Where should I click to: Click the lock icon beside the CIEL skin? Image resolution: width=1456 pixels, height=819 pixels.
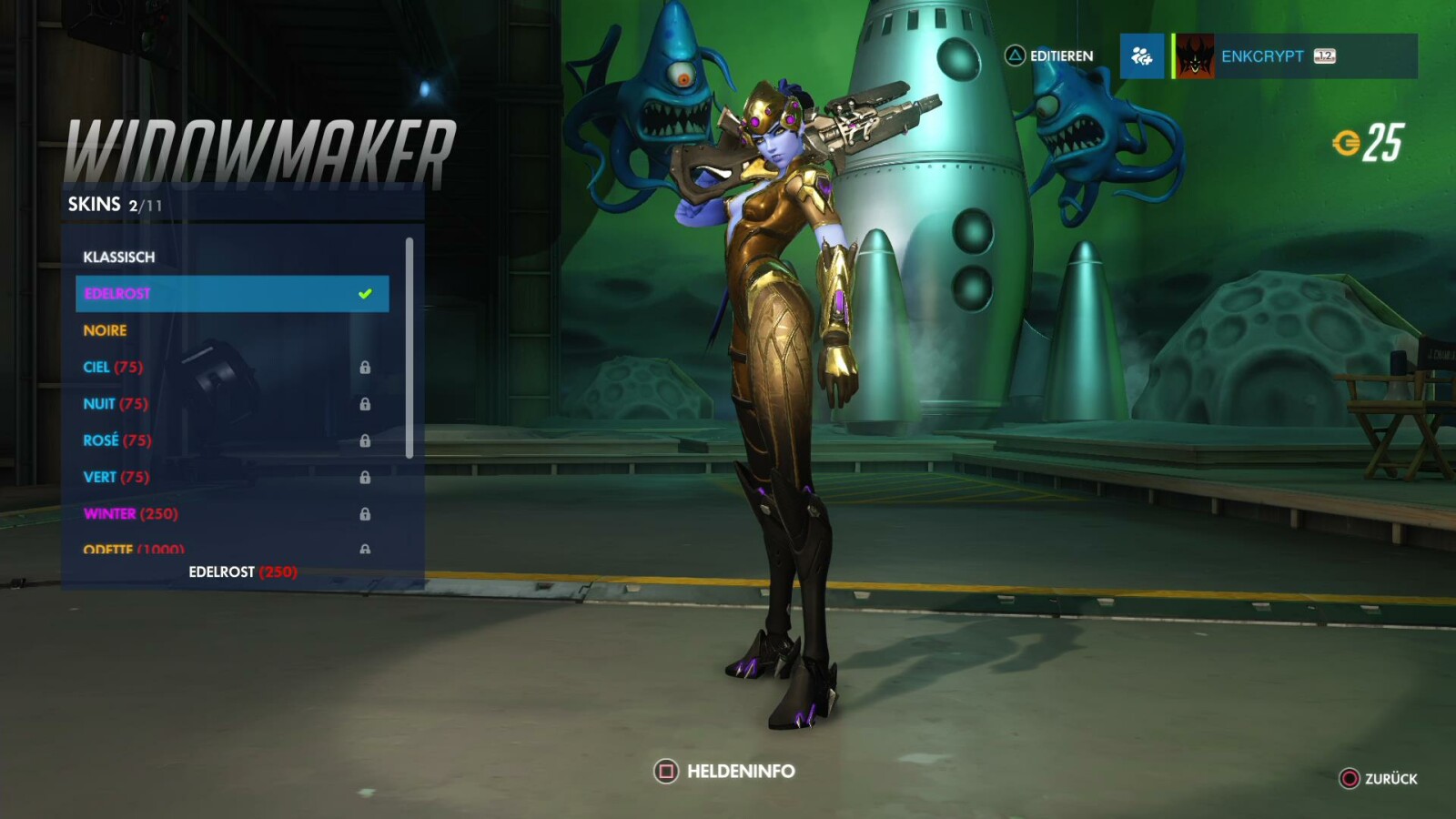(x=368, y=367)
